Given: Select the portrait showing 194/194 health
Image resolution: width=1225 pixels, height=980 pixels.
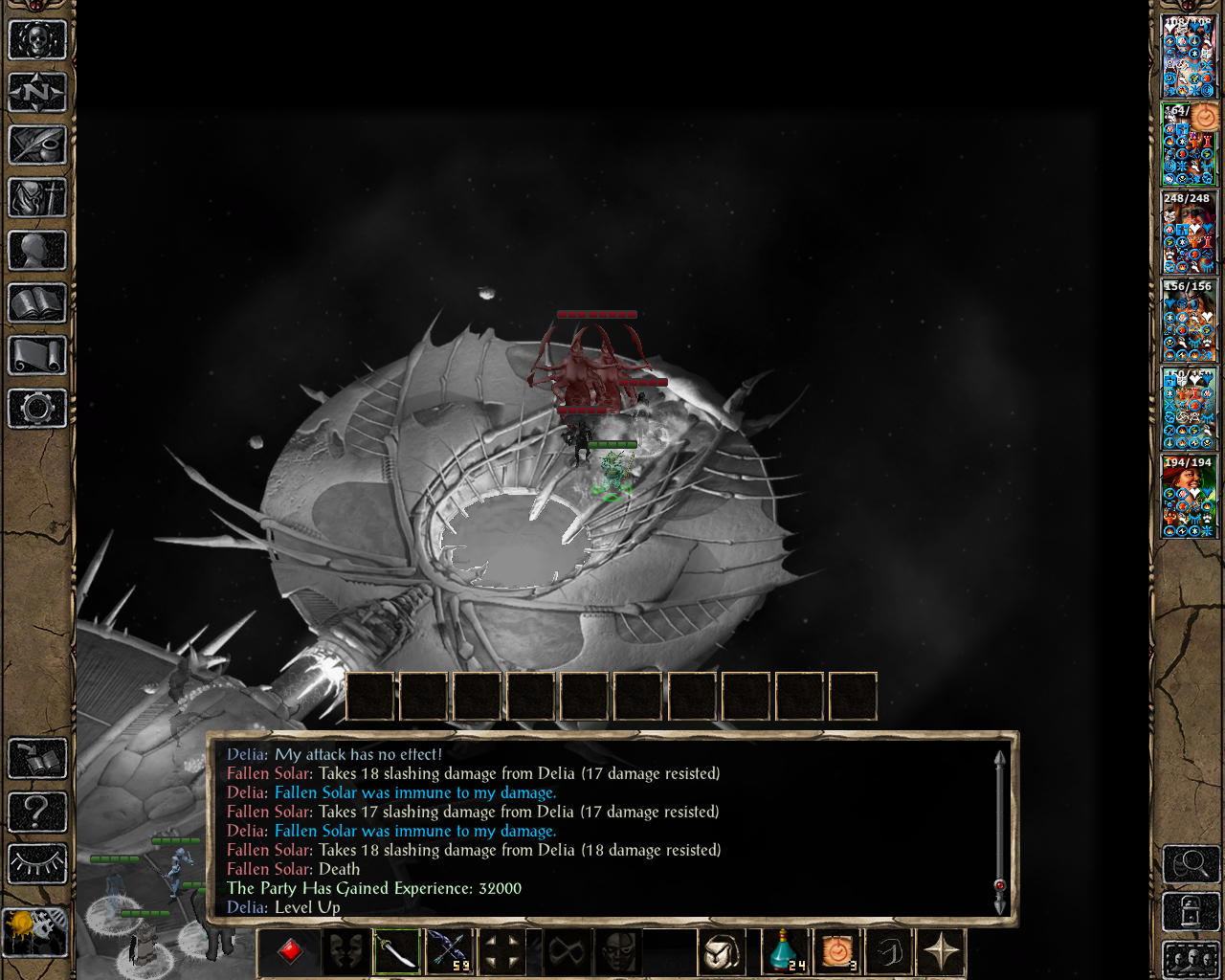Looking at the screenshot, I should [x=1189, y=497].
